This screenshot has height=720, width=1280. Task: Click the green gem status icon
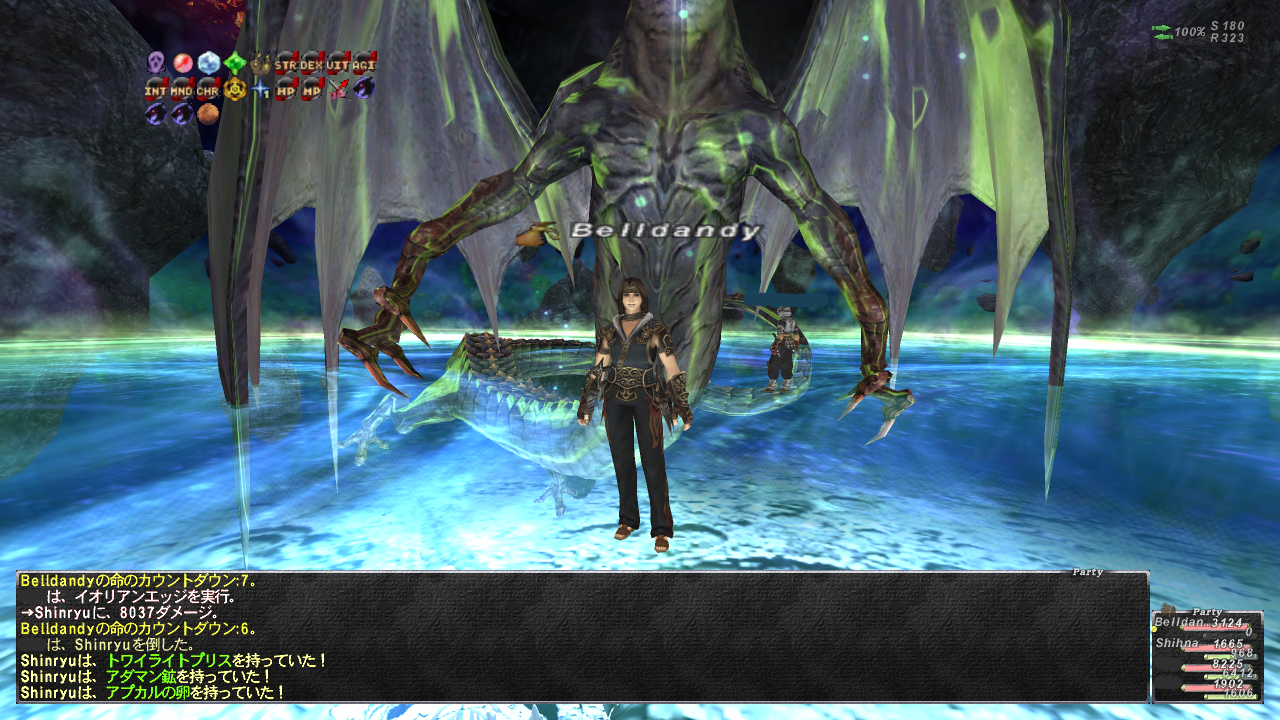[x=234, y=62]
